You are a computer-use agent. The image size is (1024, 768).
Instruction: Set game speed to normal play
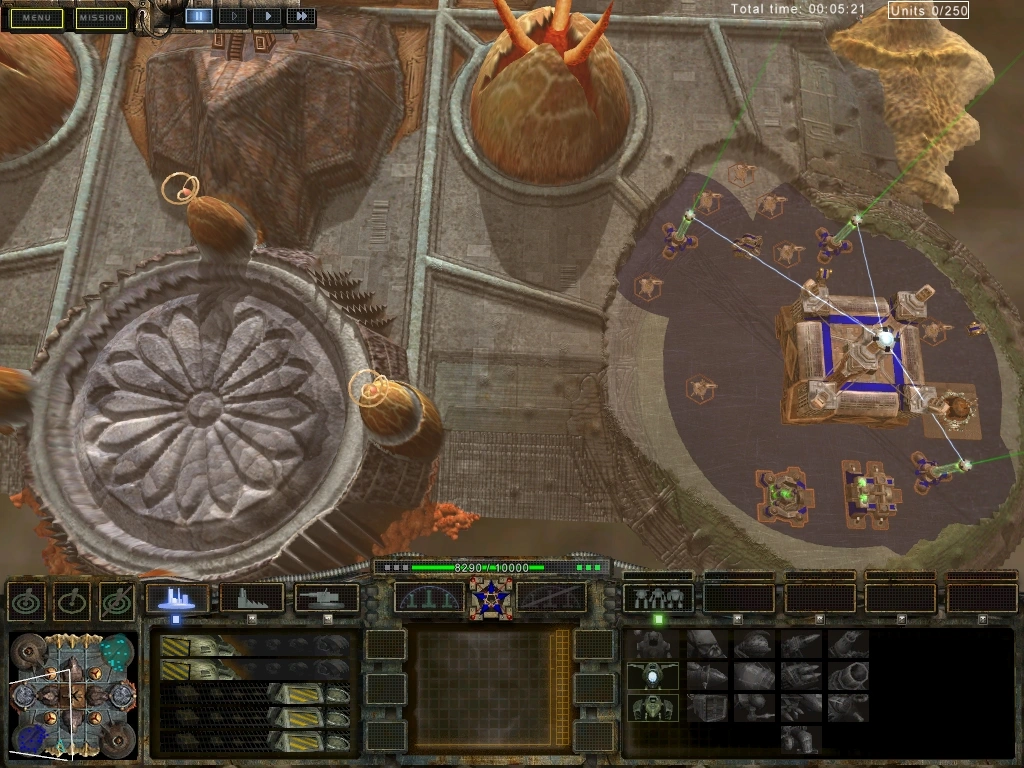point(266,16)
